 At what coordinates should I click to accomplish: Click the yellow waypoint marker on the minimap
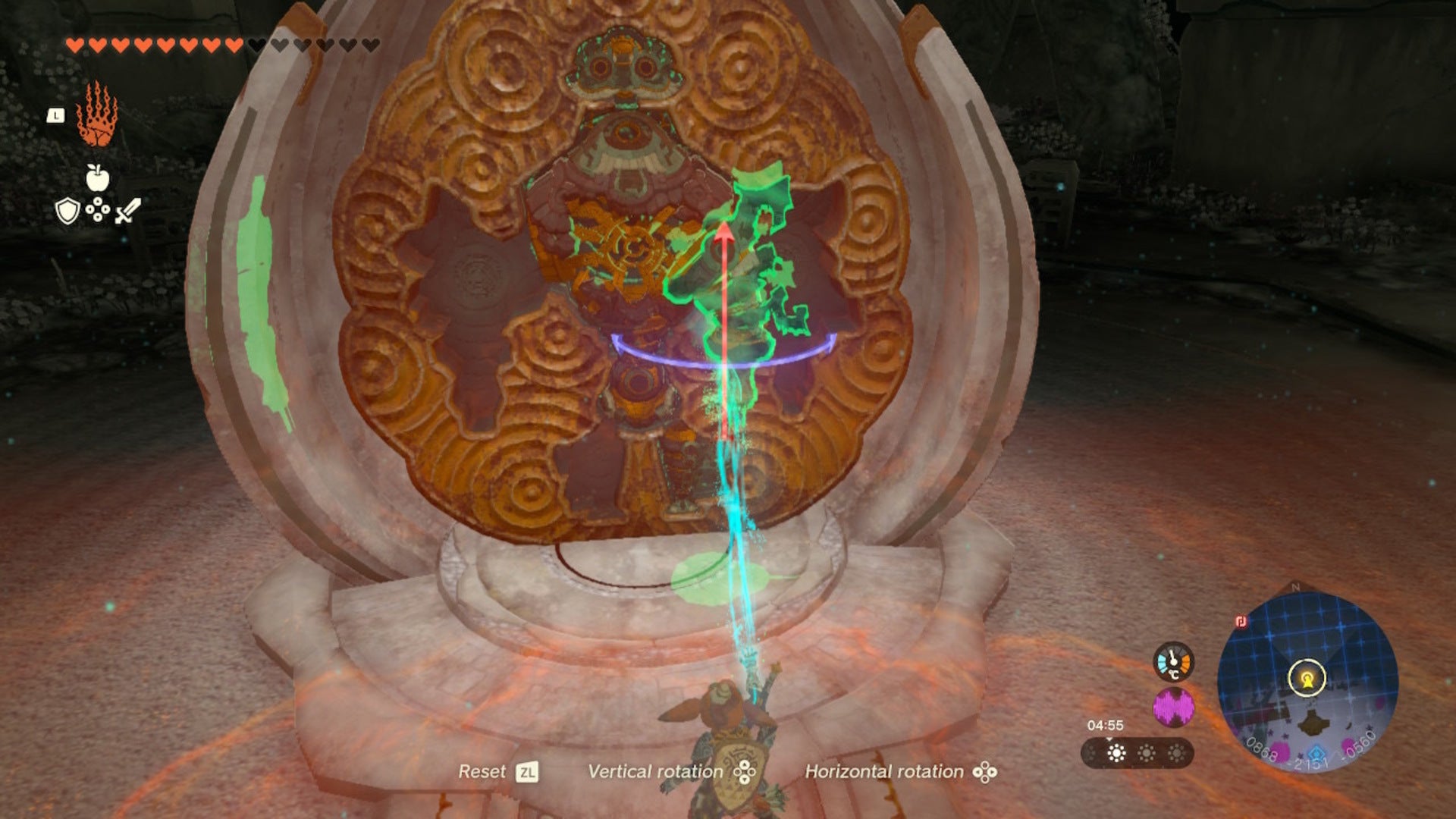[1307, 676]
